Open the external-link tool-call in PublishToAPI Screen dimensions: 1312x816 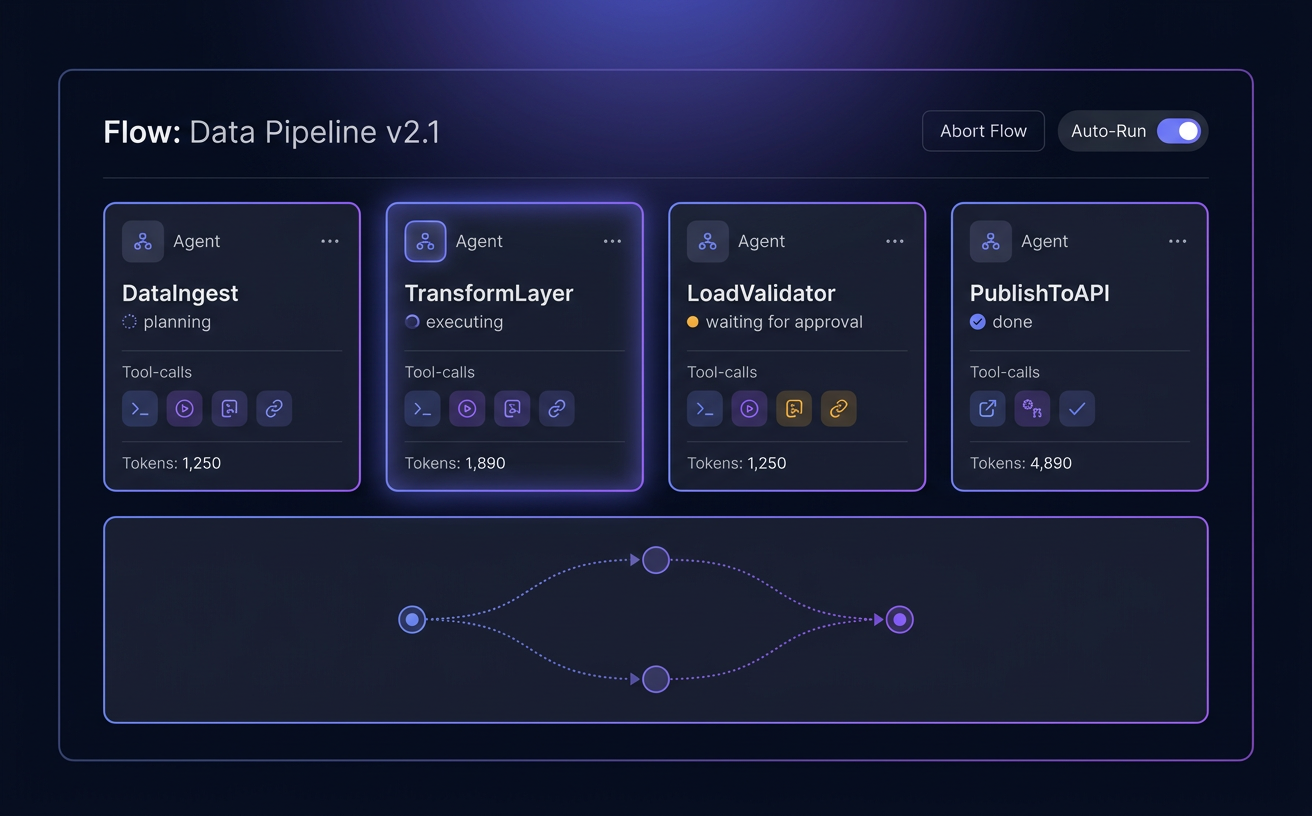[x=987, y=408]
